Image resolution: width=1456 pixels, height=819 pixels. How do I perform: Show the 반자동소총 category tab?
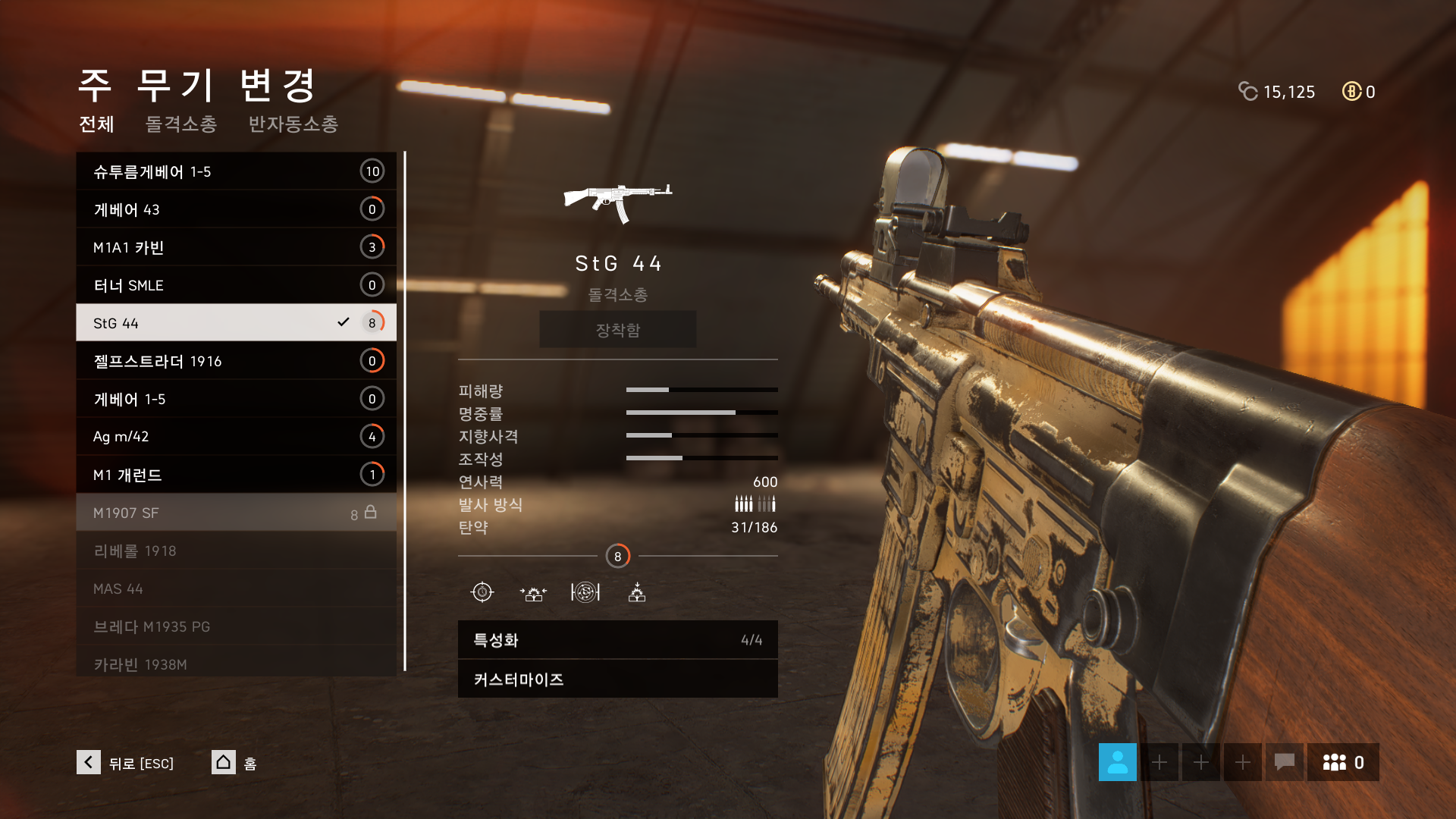tap(293, 124)
